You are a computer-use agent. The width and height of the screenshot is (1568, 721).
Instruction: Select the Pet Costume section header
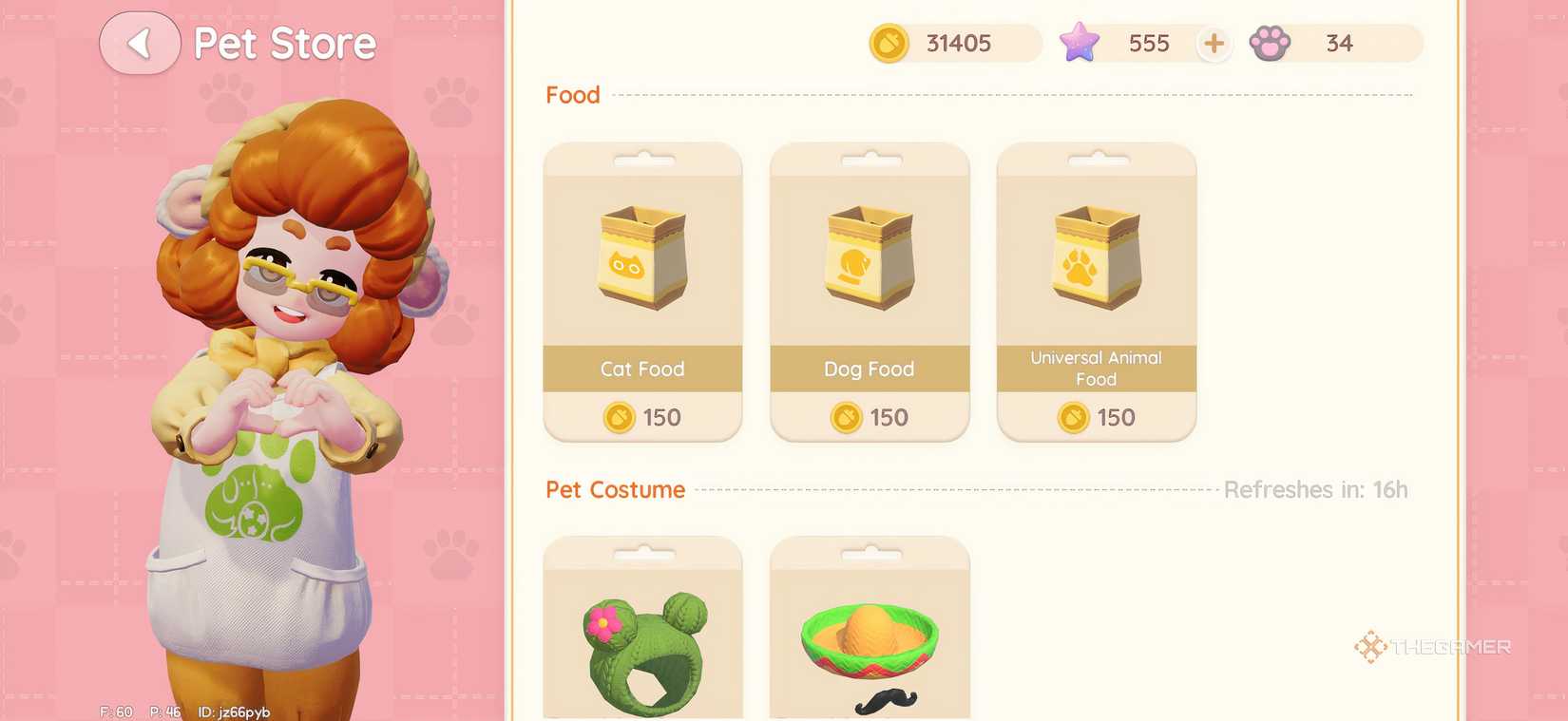tap(616, 489)
